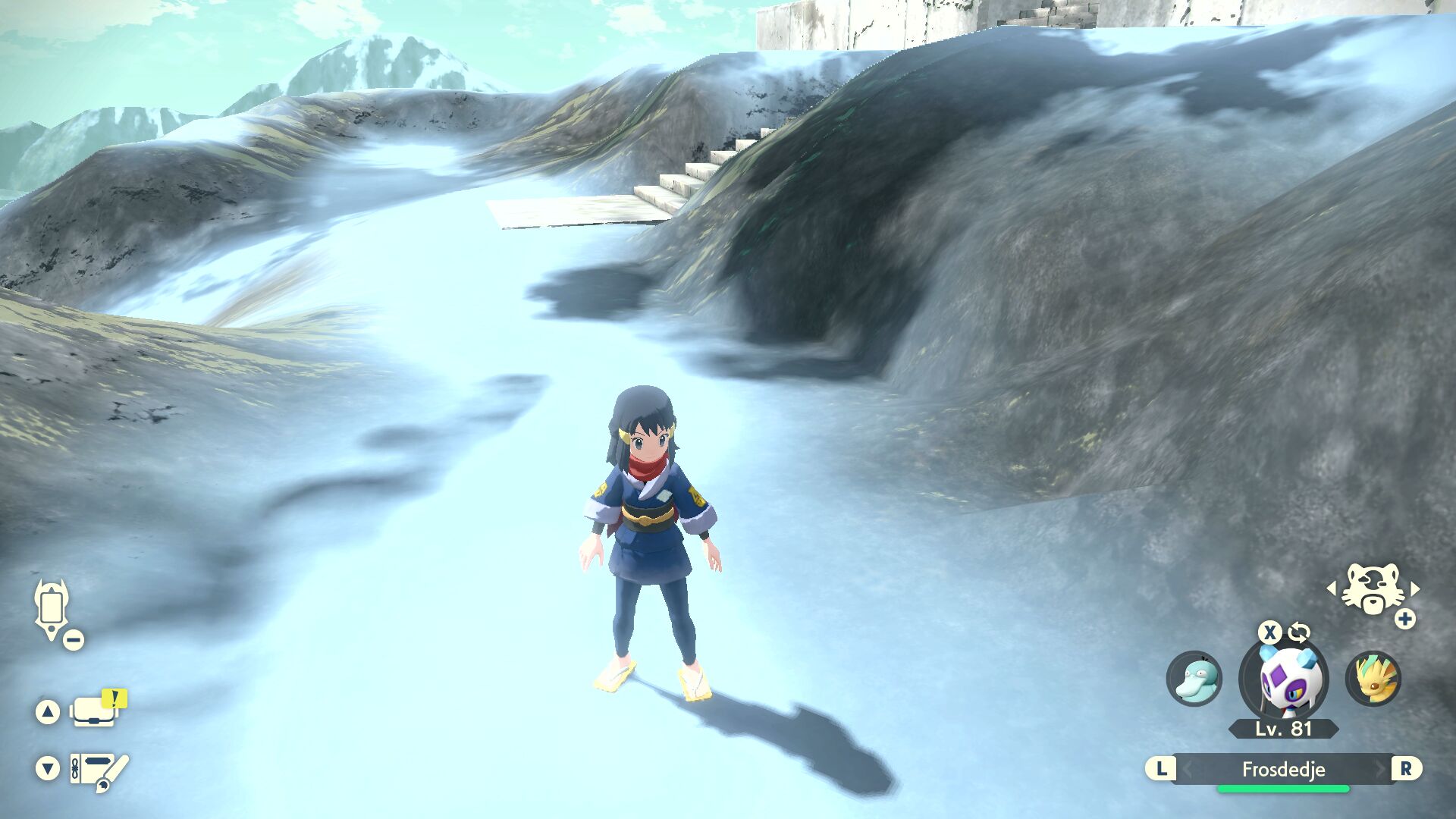This screenshot has width=1456, height=819.
Task: Choose the Leafeon party portrait
Action: 1373,679
